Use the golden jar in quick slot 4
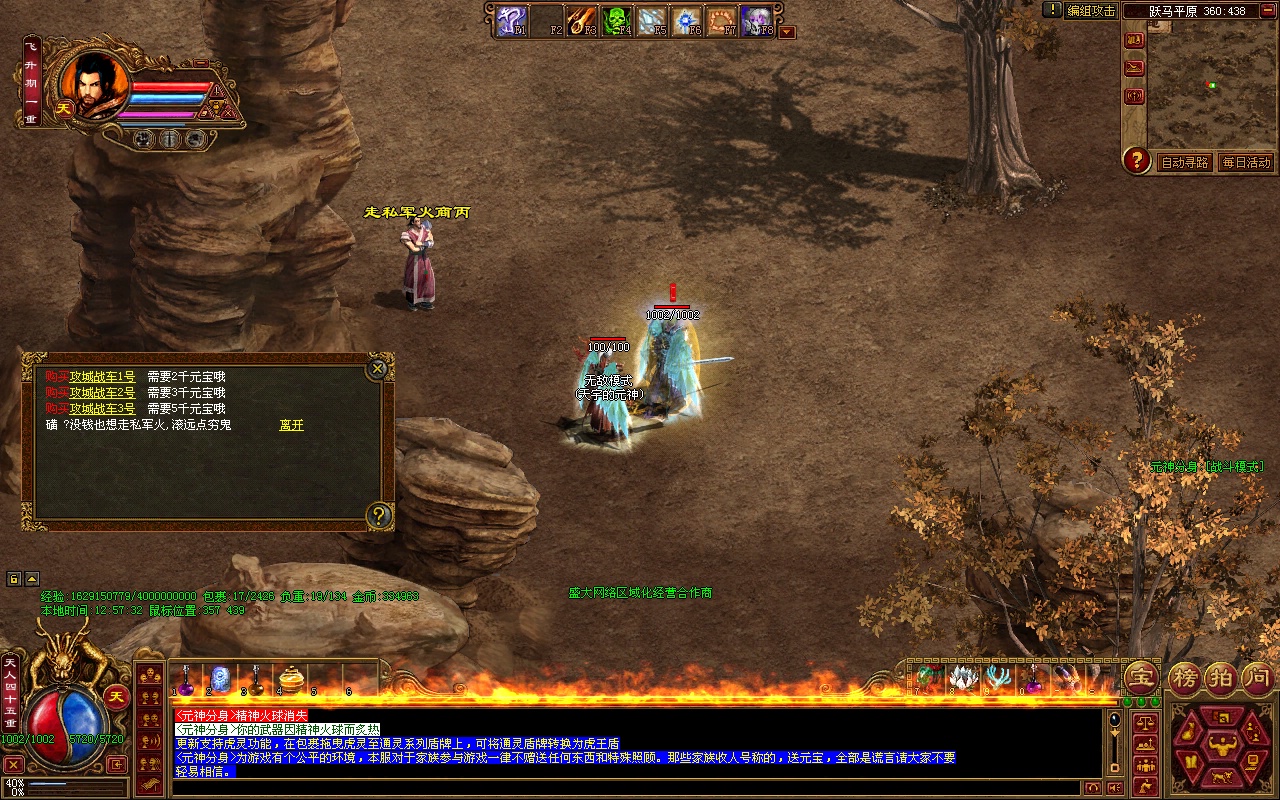Screen dimensions: 1280x800 tap(291, 680)
